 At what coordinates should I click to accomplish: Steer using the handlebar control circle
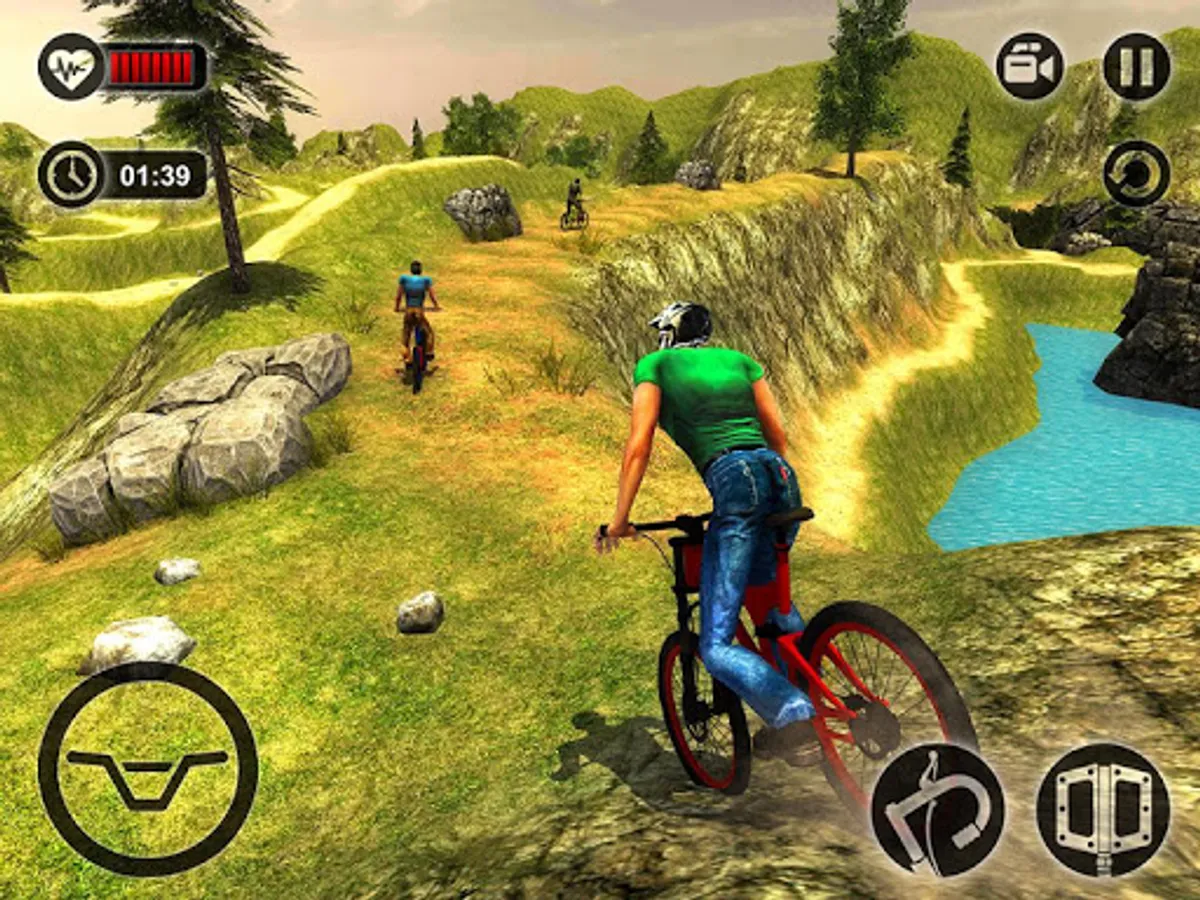click(x=148, y=769)
